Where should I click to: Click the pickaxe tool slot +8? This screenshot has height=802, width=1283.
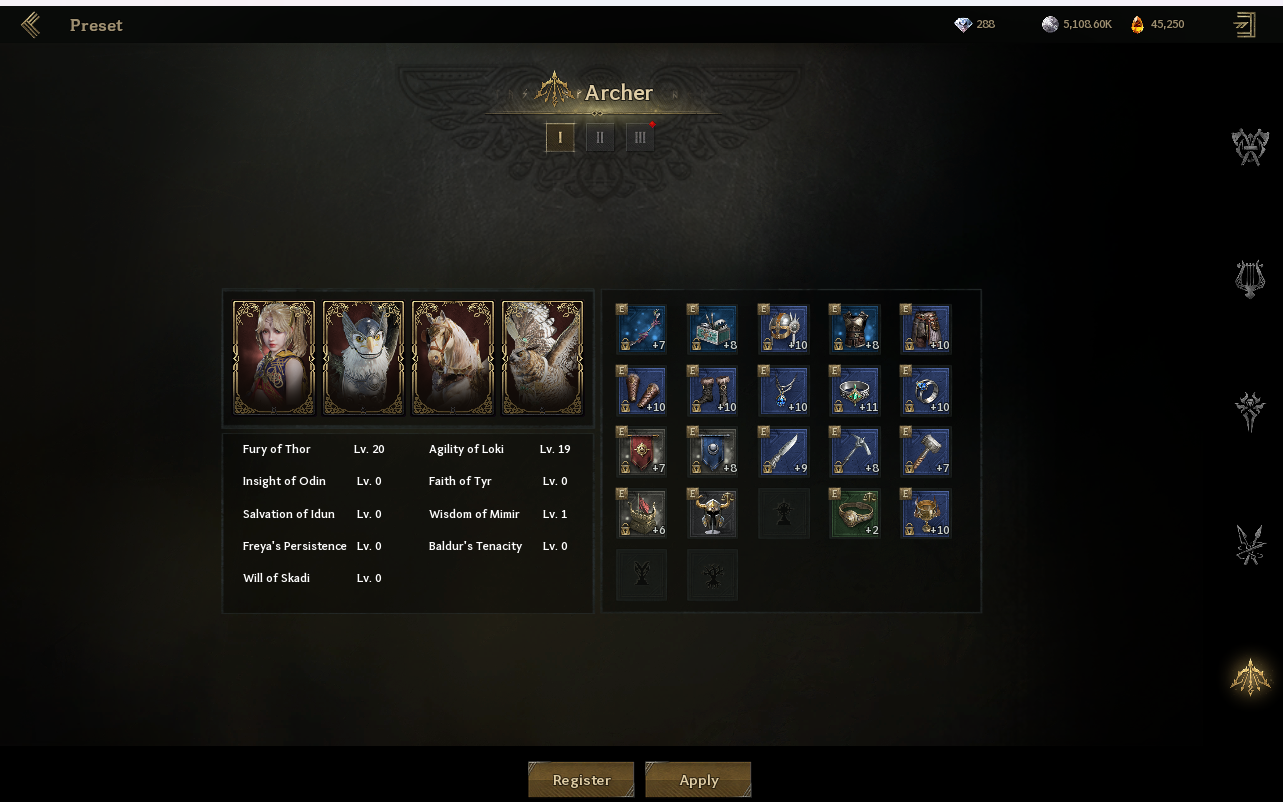[855, 451]
